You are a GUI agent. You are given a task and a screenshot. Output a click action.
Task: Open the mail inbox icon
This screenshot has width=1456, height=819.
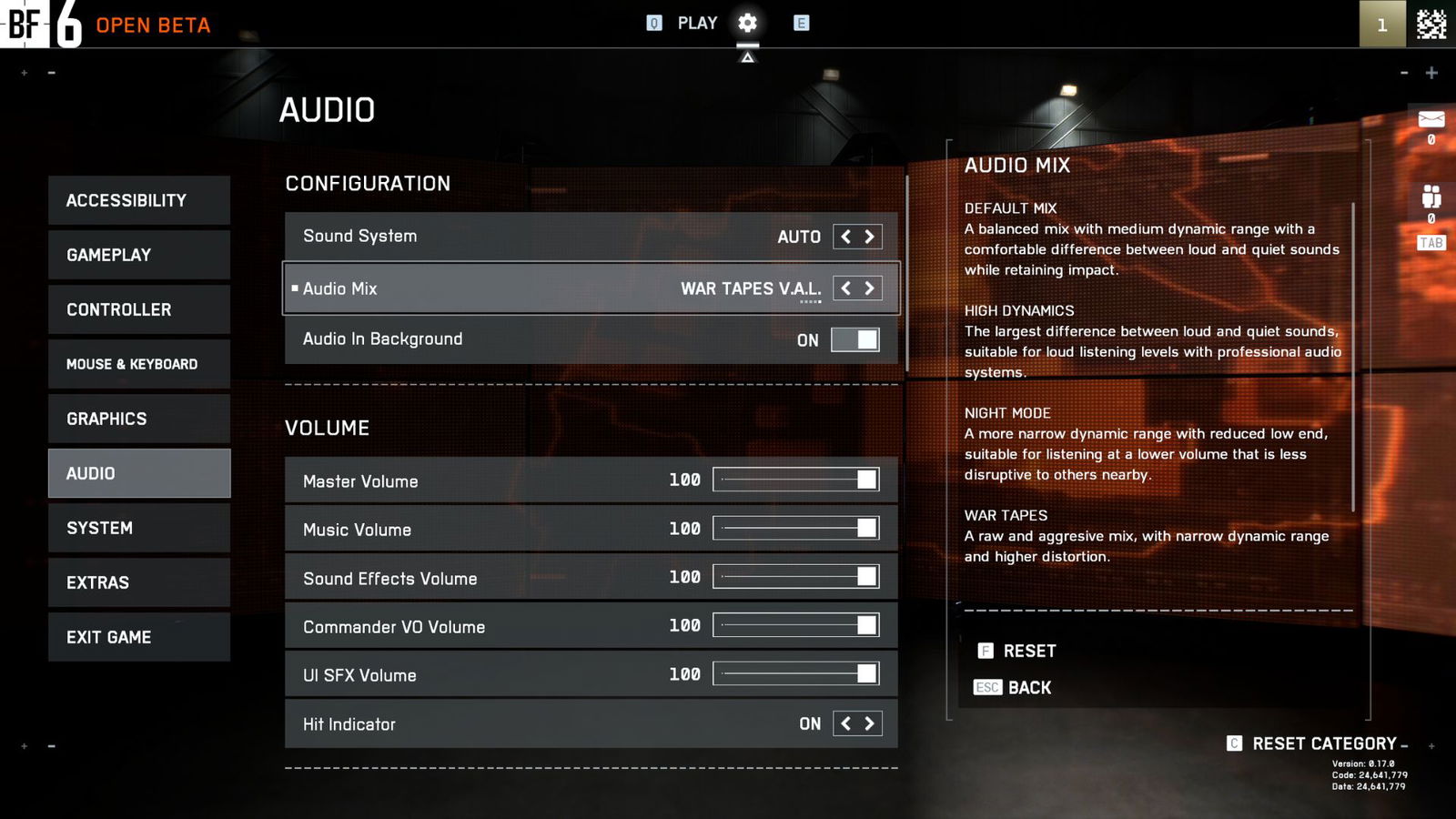click(x=1431, y=119)
